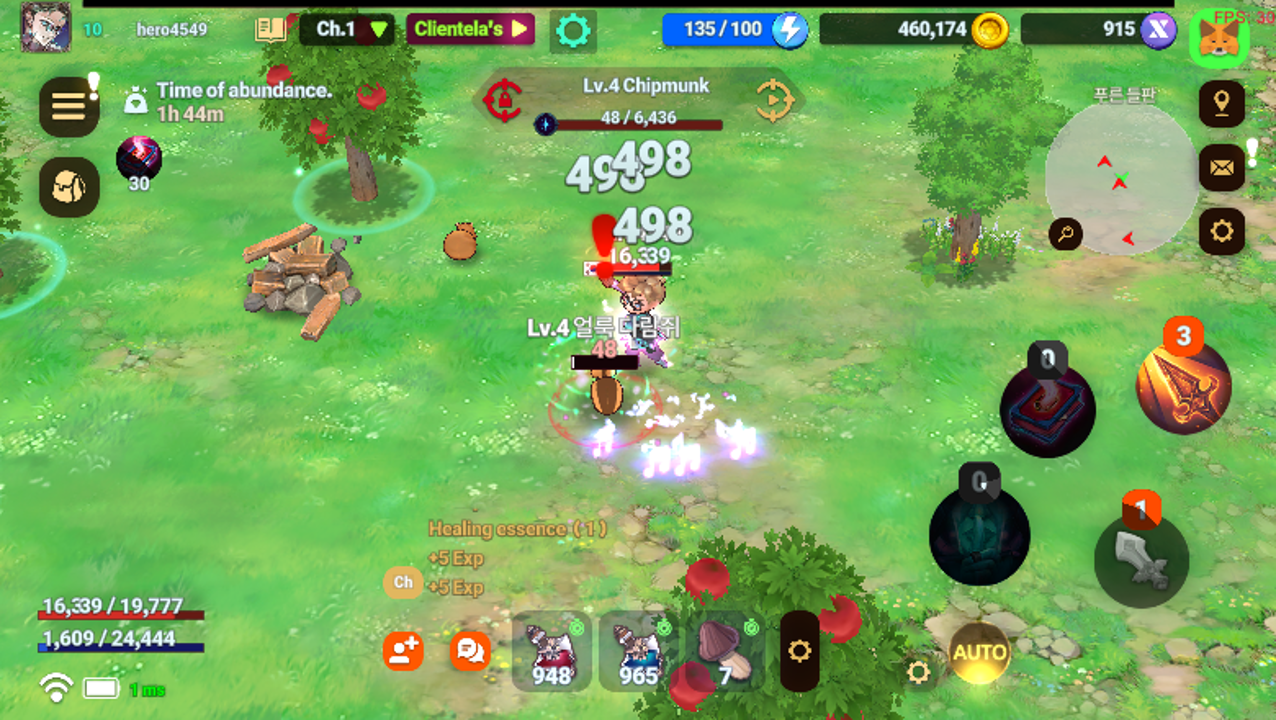
Task: Click the player portrait avatar
Action: [x=46, y=27]
